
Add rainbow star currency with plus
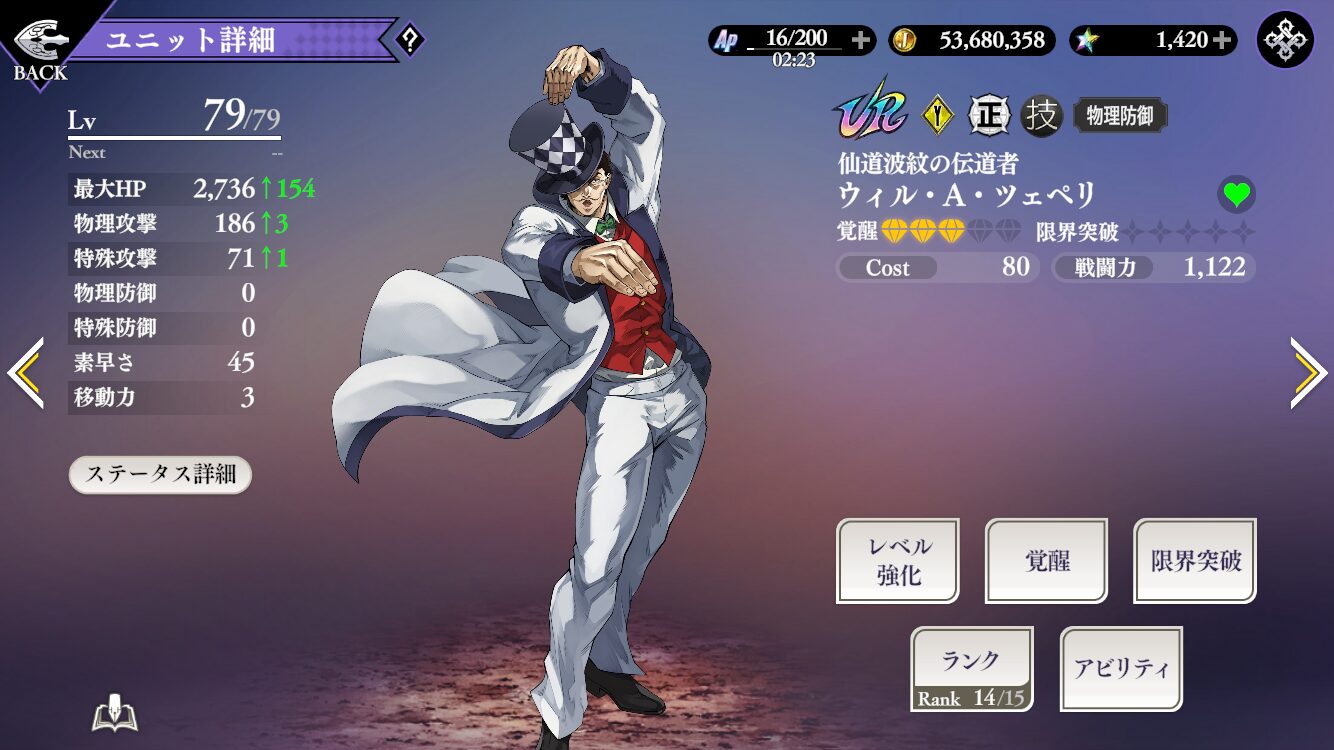point(1222,40)
